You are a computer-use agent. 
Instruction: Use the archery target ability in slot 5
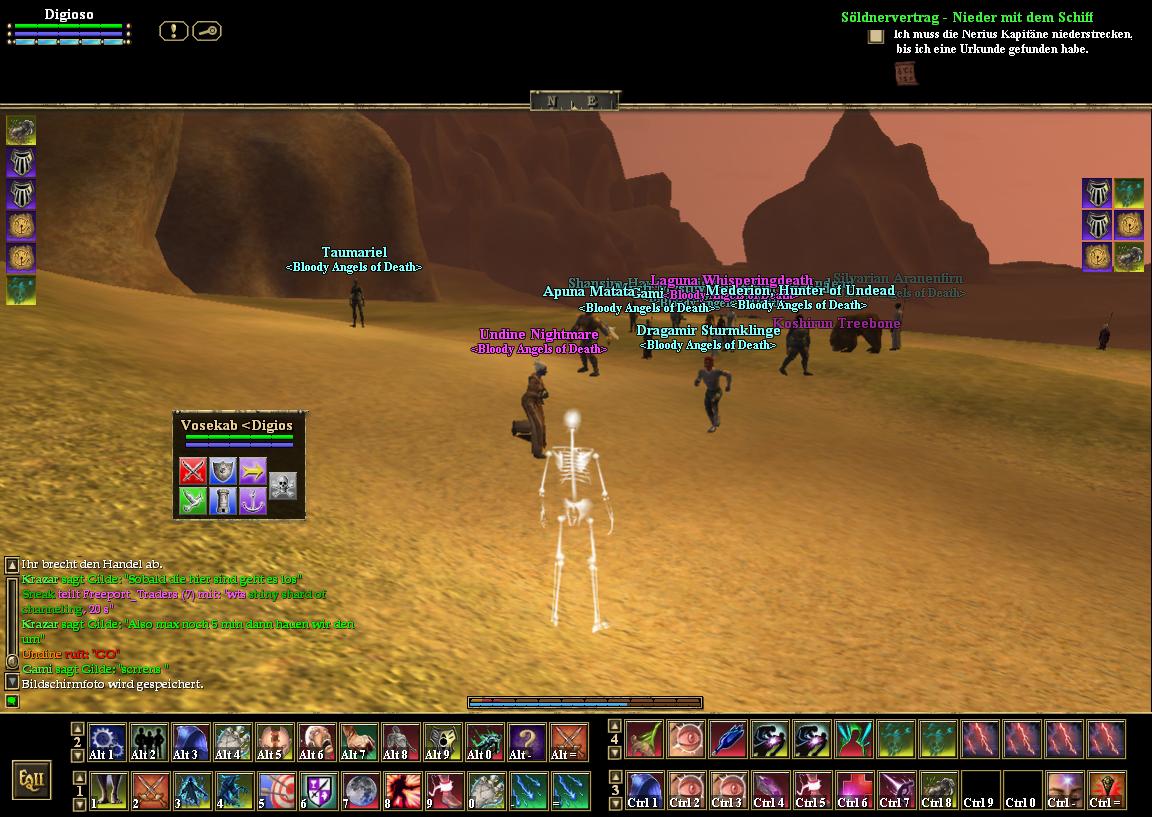click(274, 790)
